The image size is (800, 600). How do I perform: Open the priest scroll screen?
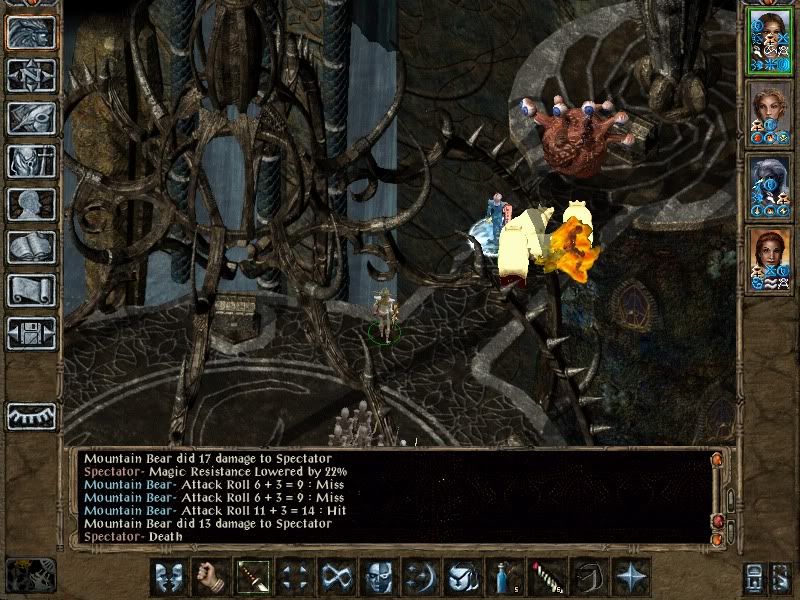pos(31,290)
